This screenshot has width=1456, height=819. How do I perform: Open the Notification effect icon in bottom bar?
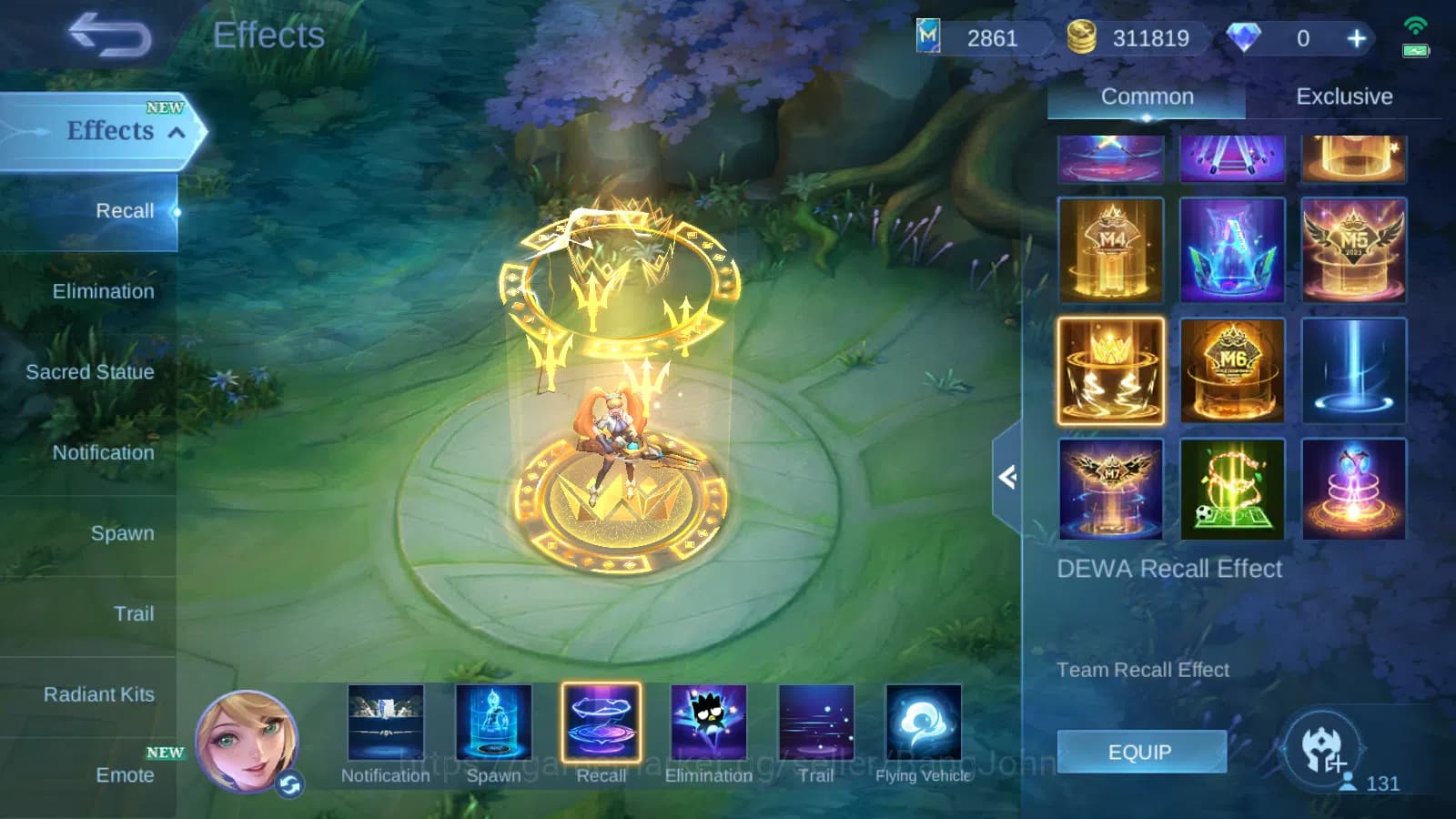point(386,723)
